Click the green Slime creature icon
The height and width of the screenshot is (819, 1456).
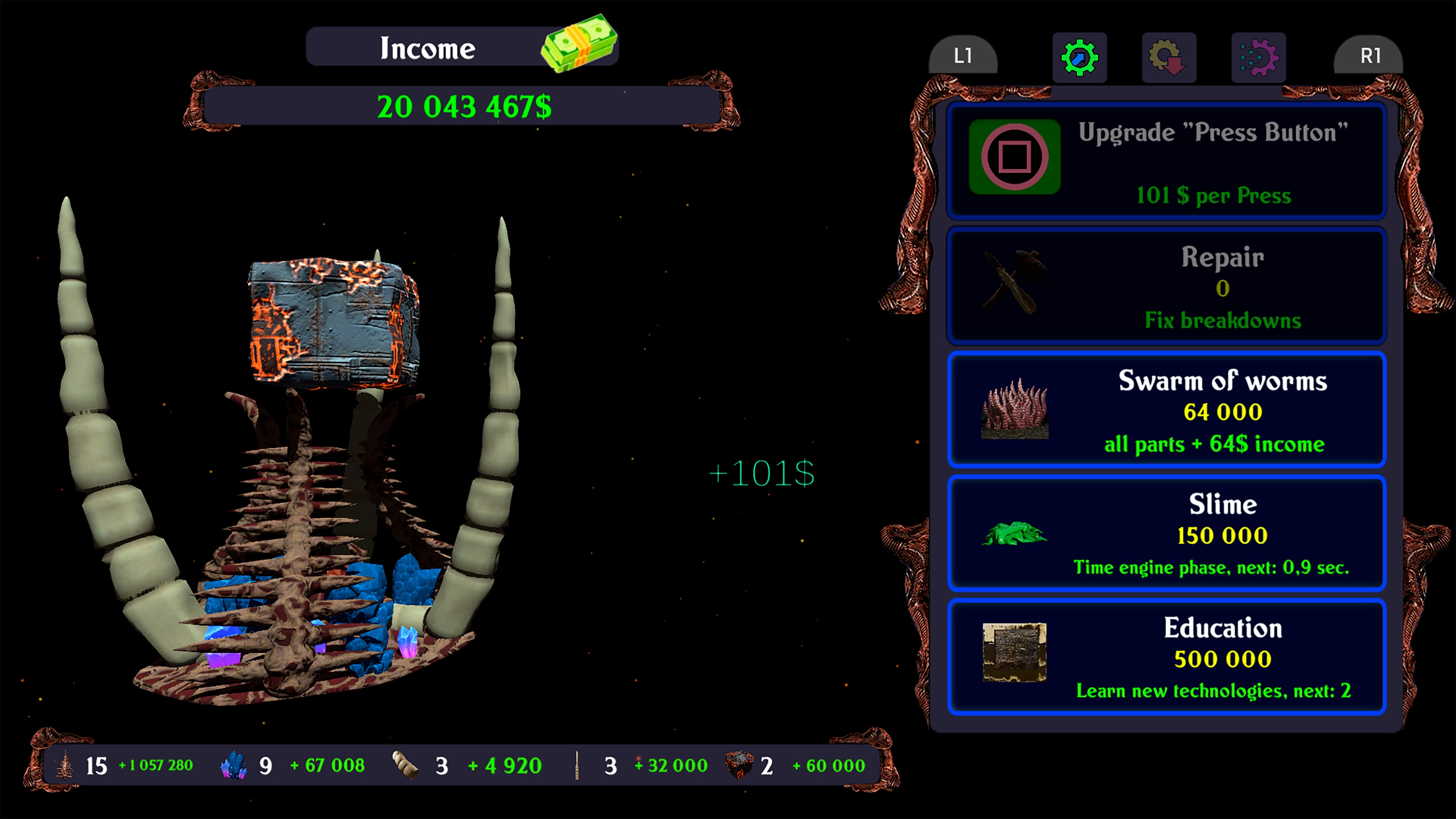(1015, 534)
